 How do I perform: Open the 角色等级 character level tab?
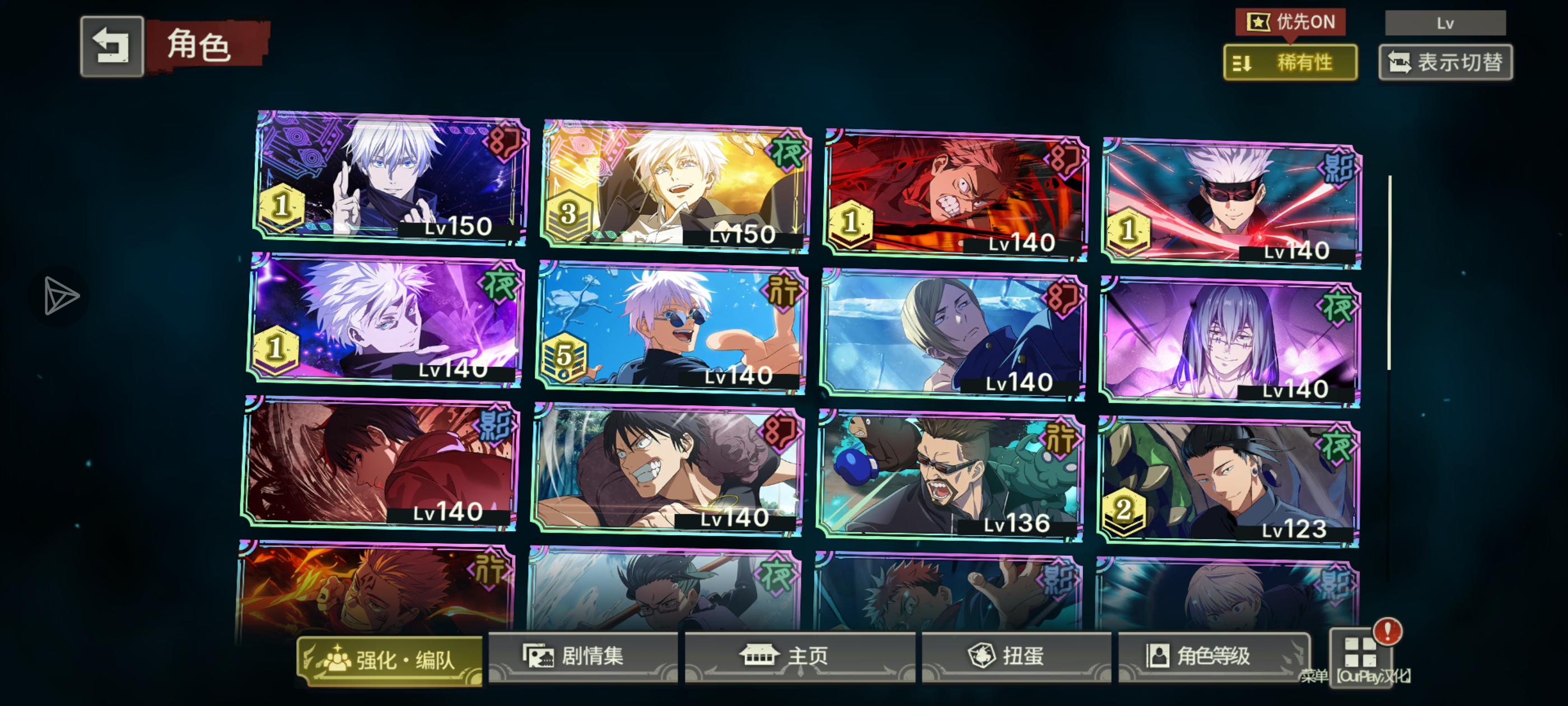[x=1212, y=656]
